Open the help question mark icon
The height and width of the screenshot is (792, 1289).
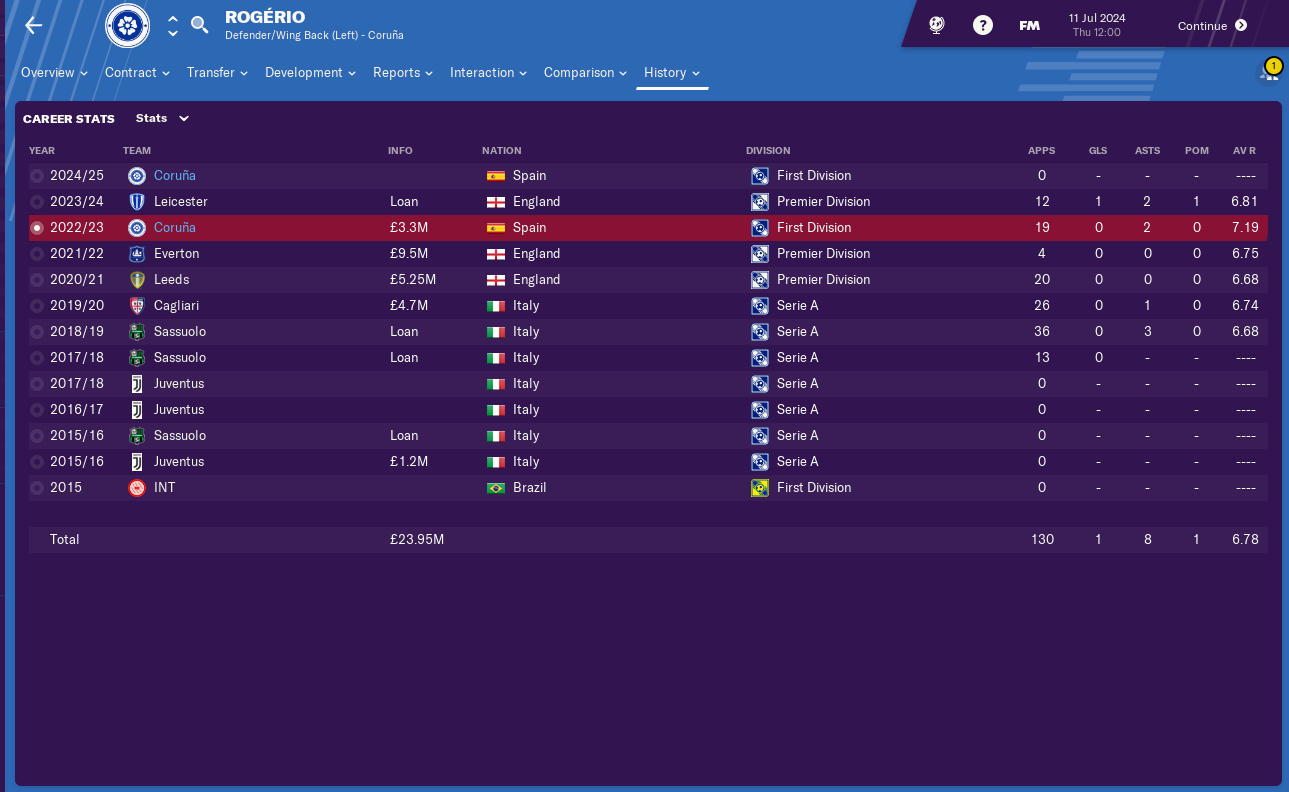(x=983, y=26)
